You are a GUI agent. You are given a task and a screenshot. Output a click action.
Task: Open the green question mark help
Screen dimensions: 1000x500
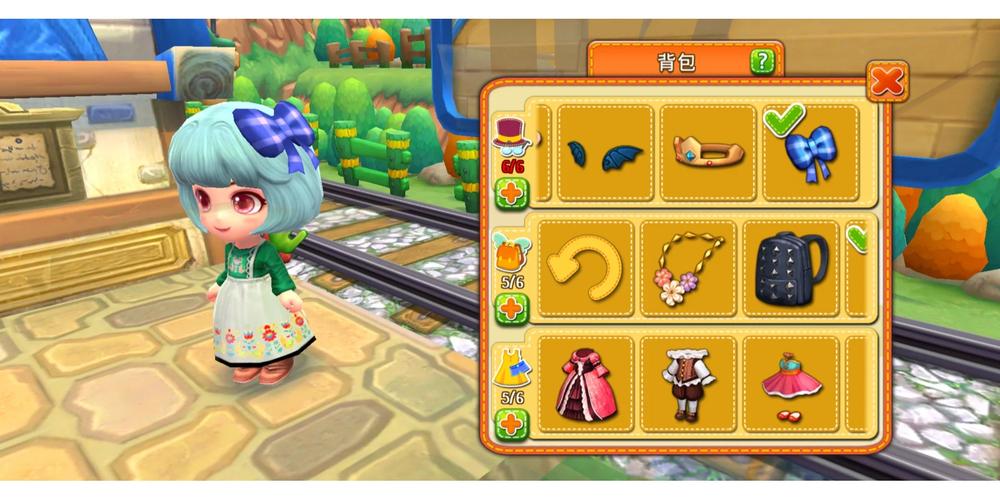coord(763,62)
